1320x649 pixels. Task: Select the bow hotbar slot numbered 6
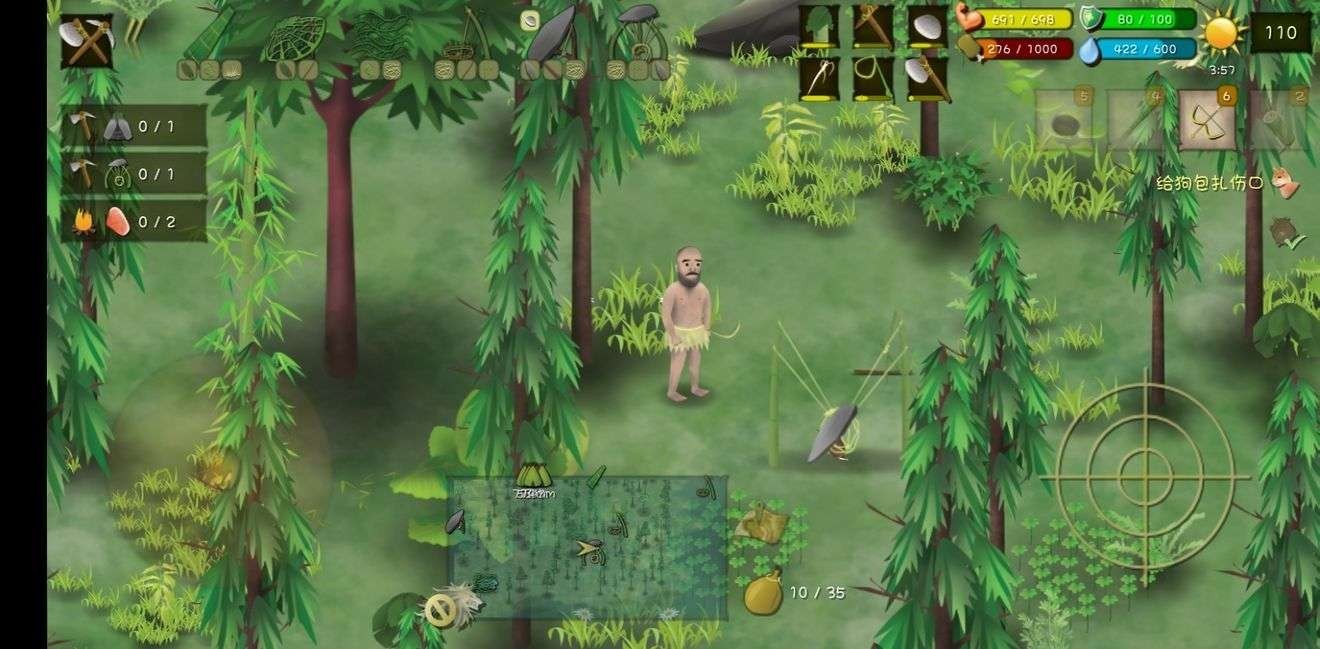coord(1207,121)
